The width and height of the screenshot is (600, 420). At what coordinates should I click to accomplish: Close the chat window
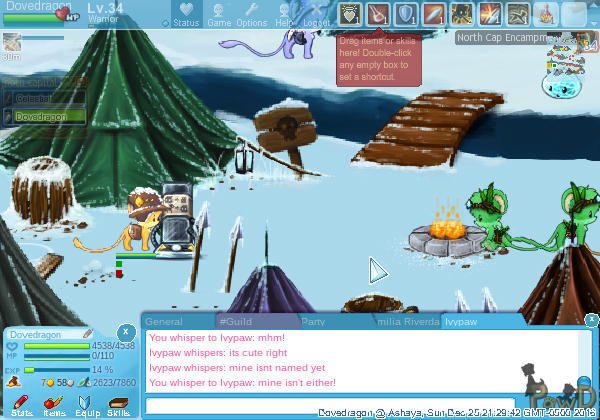tap(590, 320)
